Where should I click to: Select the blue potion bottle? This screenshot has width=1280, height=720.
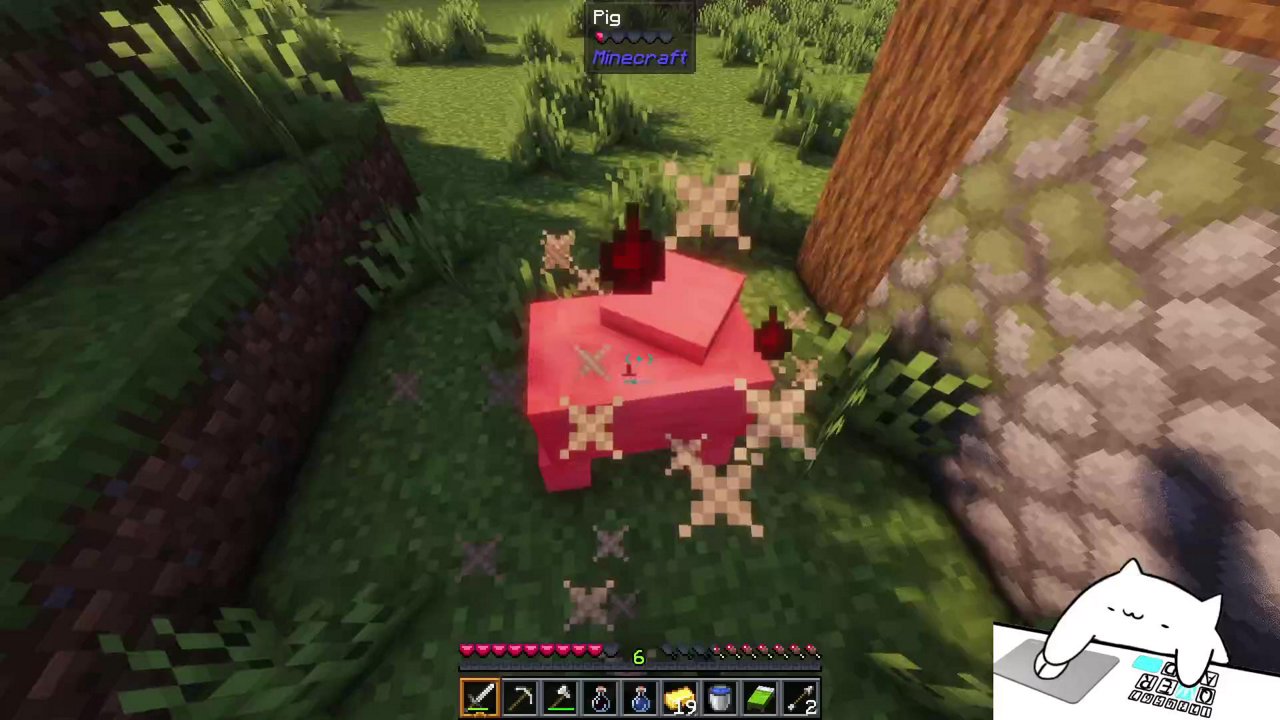pos(639,695)
